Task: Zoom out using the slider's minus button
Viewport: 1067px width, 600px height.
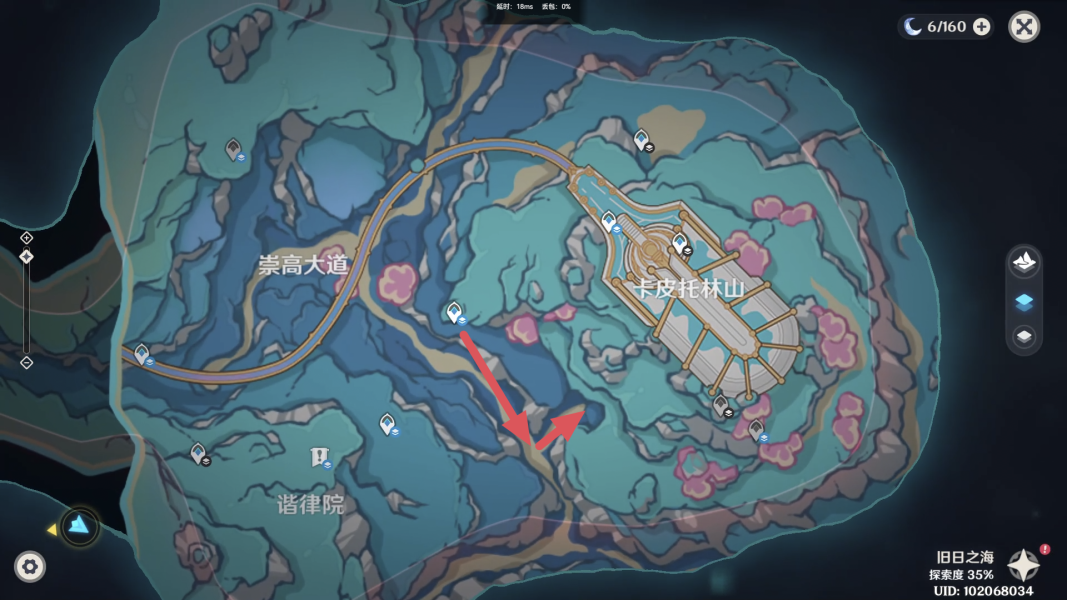Action: [27, 362]
